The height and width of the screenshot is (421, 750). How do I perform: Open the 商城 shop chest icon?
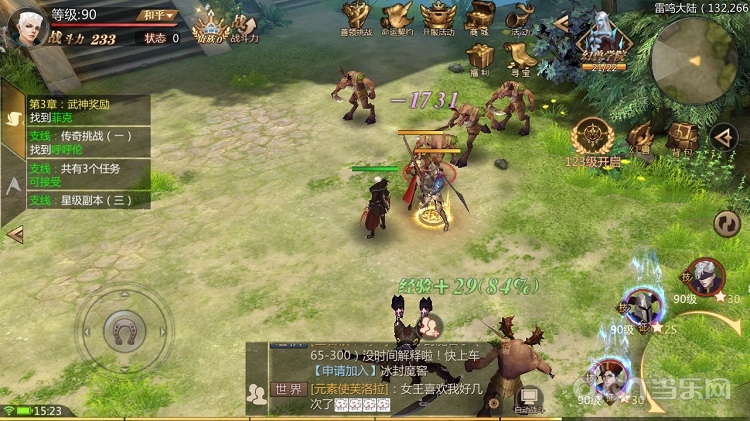coord(480,17)
